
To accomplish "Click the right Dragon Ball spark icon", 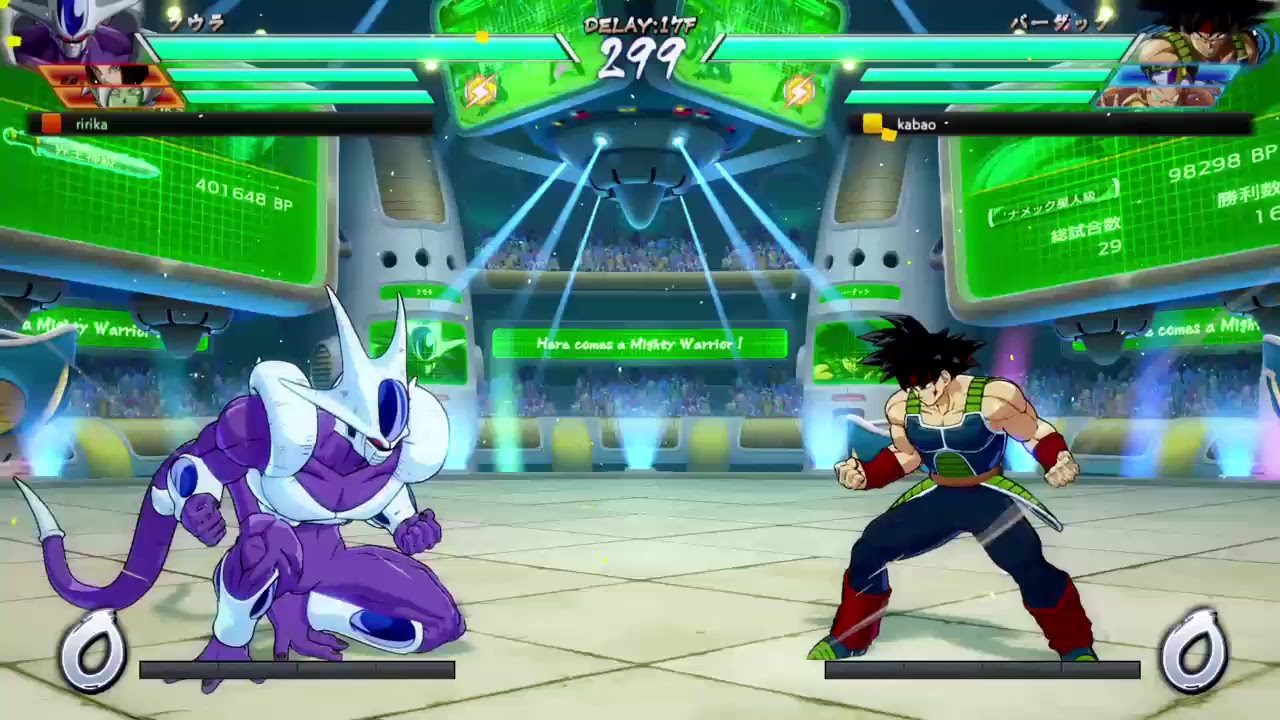I will 800,91.
